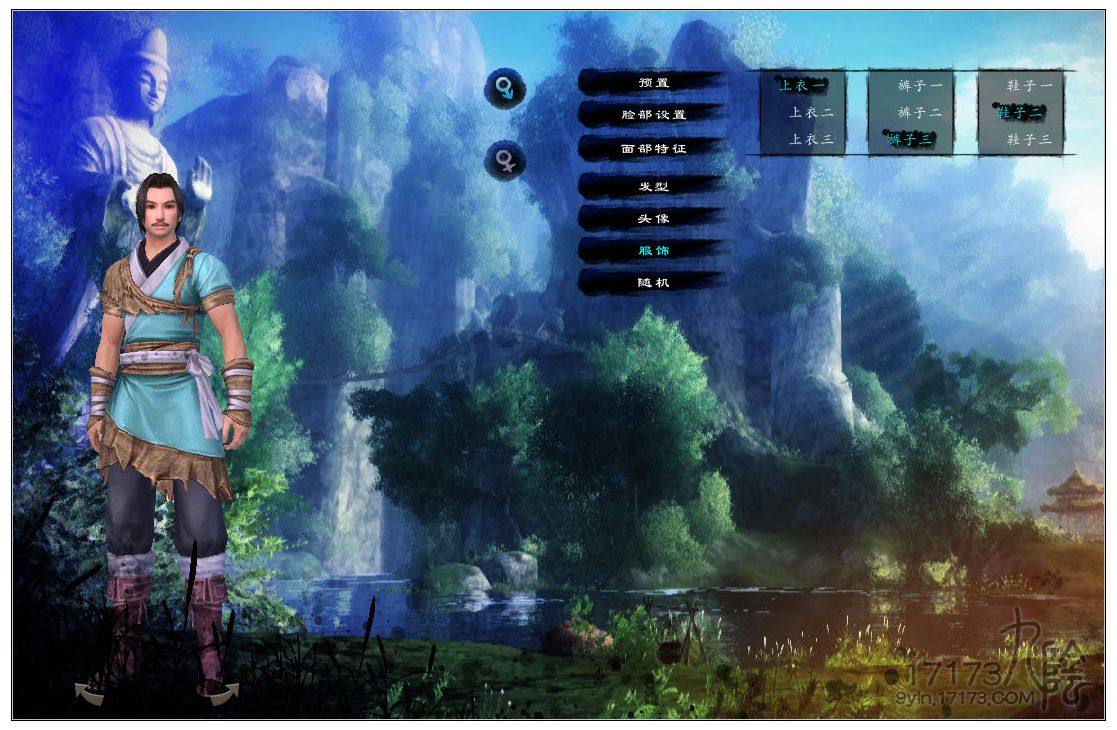Select the highlighted 服饰 clothing entry
This screenshot has height=730, width=1117.
coord(653,250)
